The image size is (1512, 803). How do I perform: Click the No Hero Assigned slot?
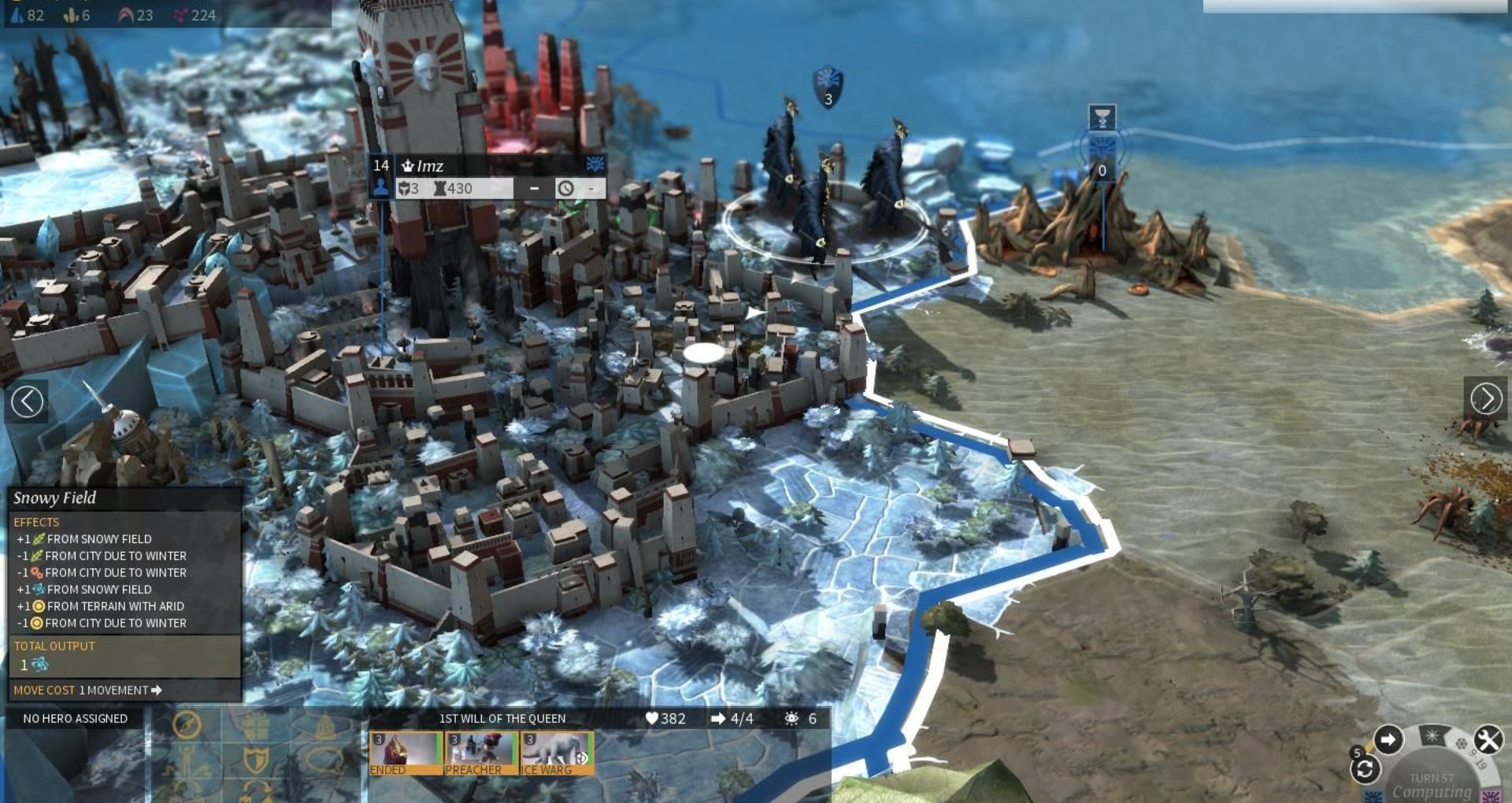pos(75,719)
